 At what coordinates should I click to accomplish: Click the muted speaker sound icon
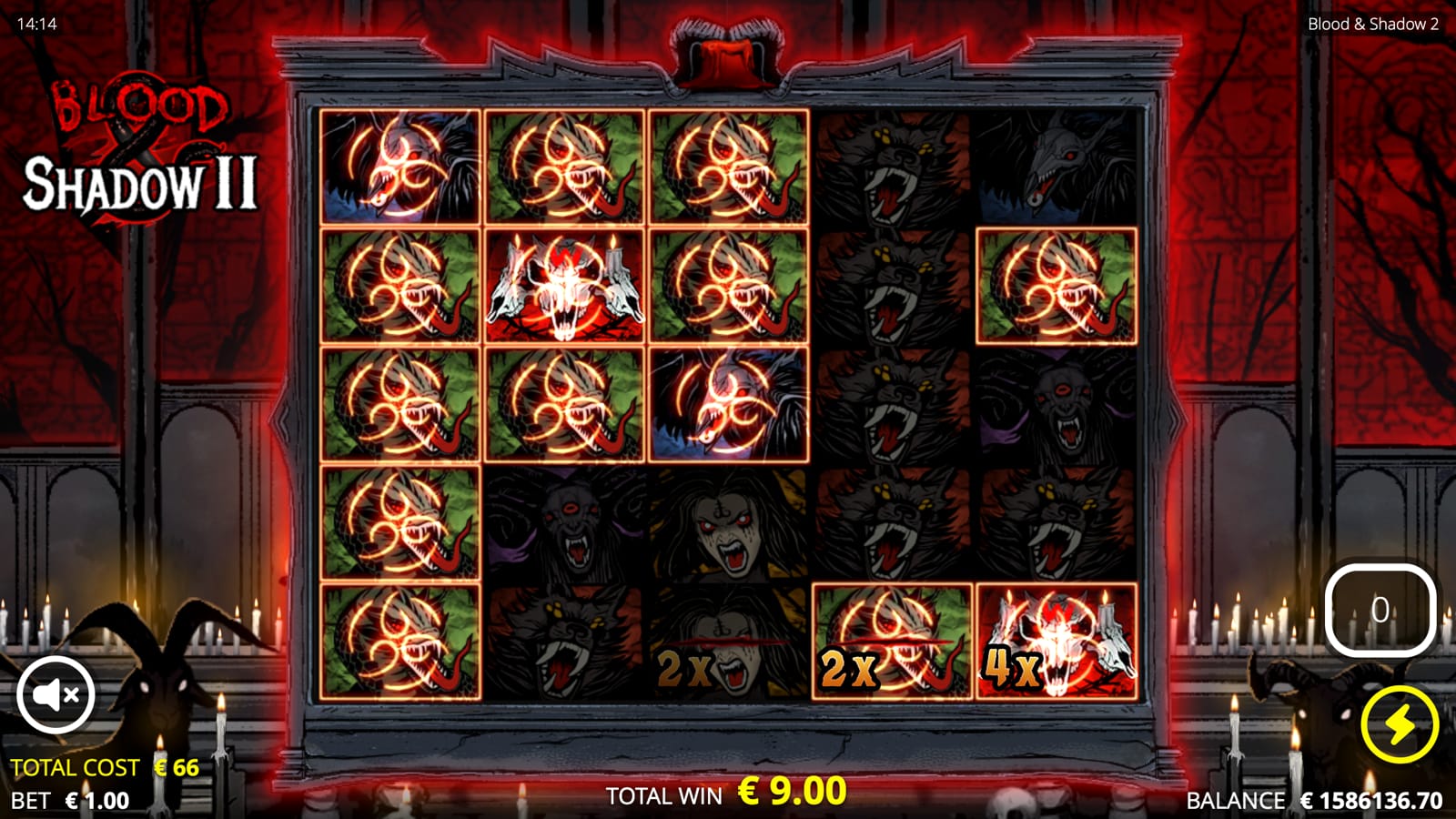[57, 695]
